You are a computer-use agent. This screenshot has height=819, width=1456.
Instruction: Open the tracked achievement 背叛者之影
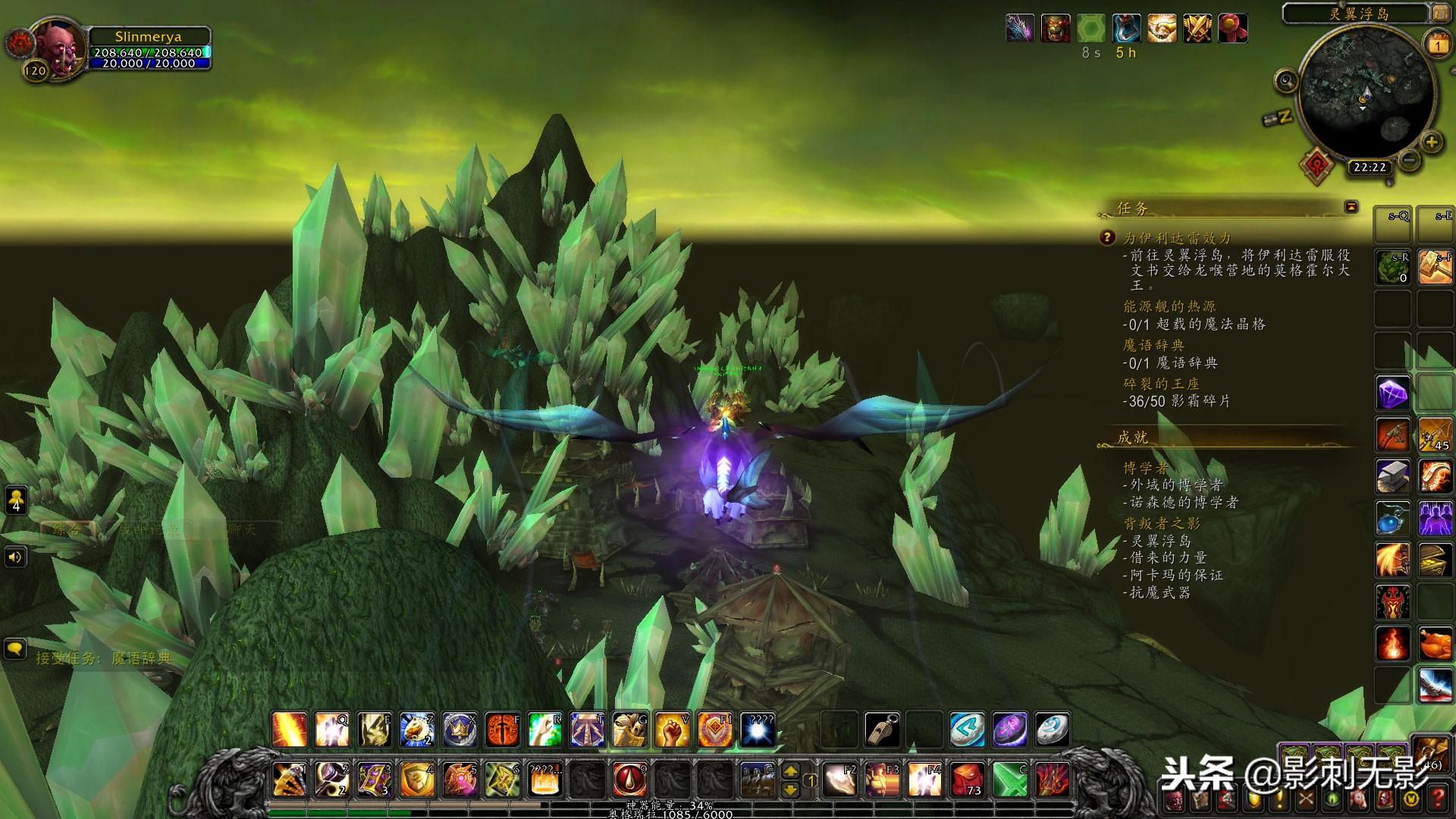point(1162,523)
